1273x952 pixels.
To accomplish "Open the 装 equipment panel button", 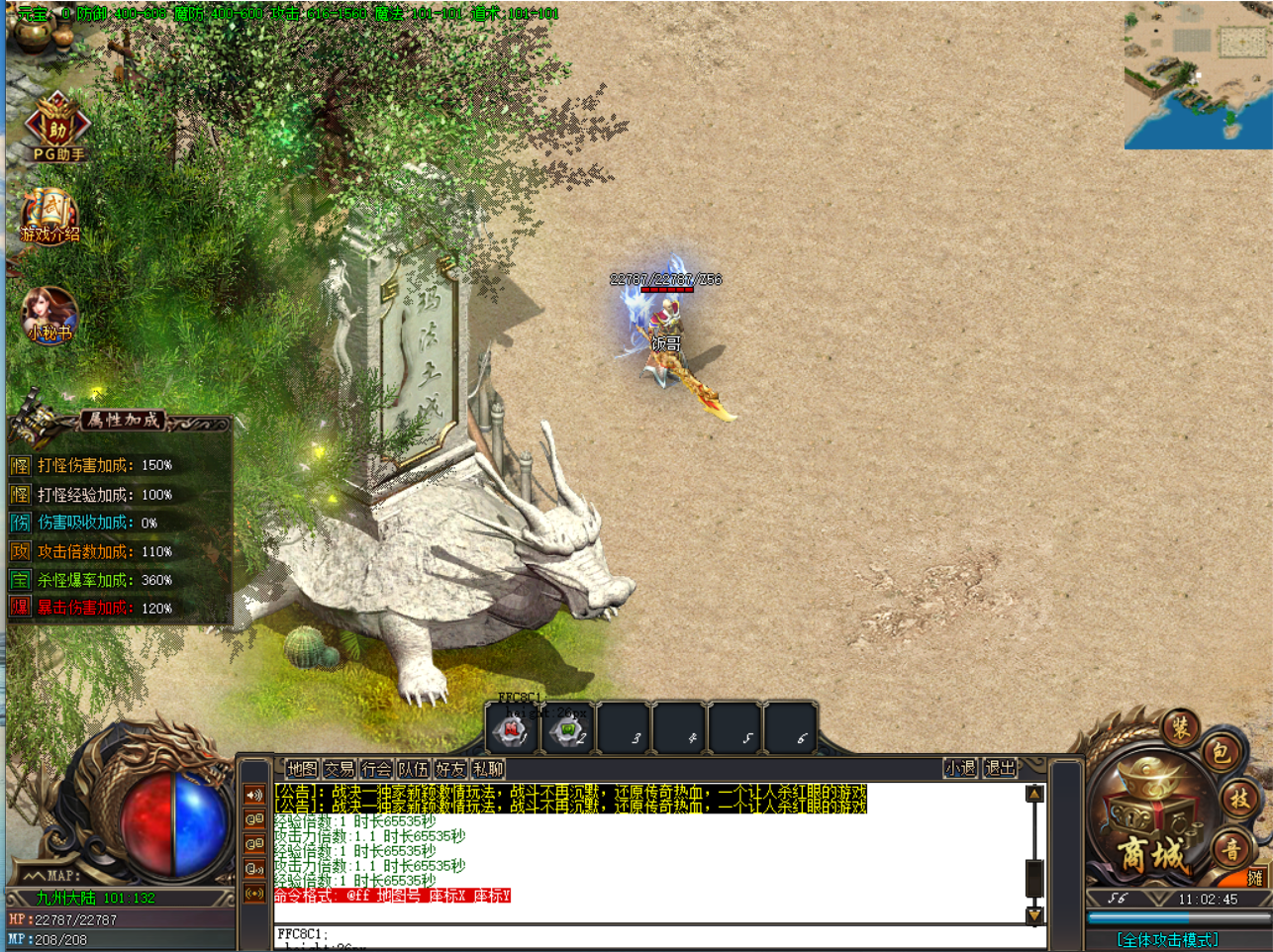I will [1180, 728].
